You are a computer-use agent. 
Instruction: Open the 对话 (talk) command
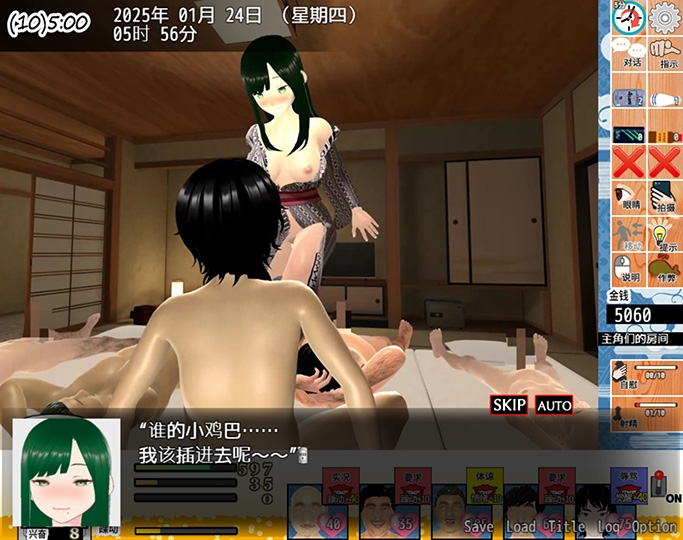coord(630,52)
